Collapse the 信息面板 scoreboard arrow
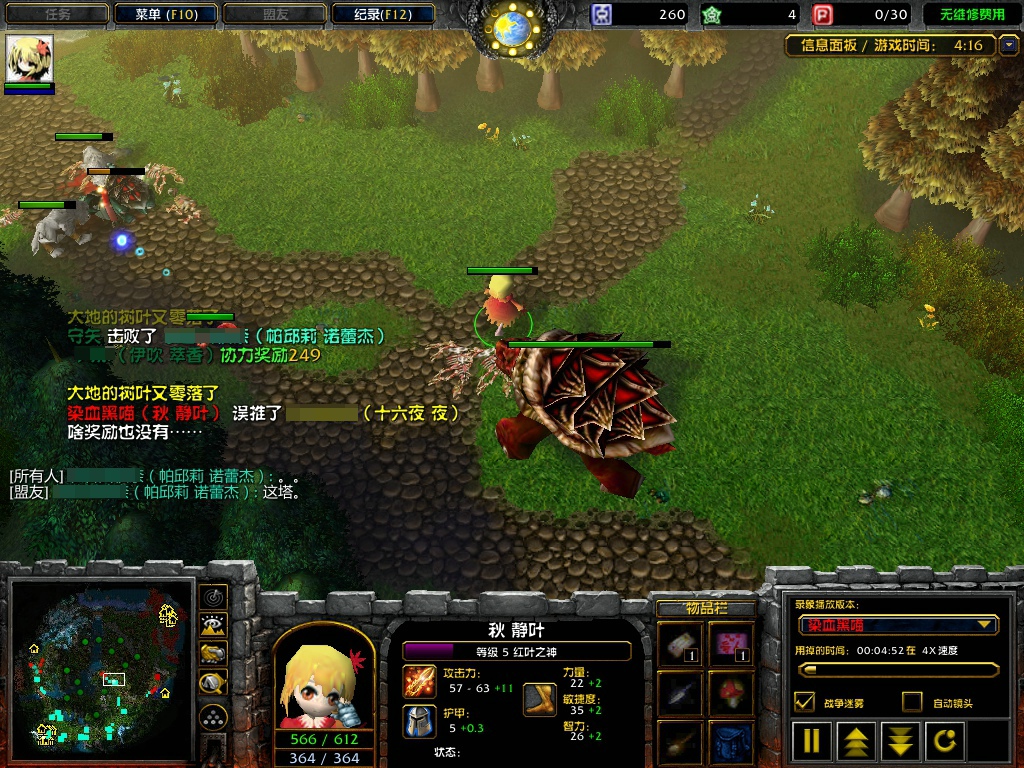 point(1008,45)
